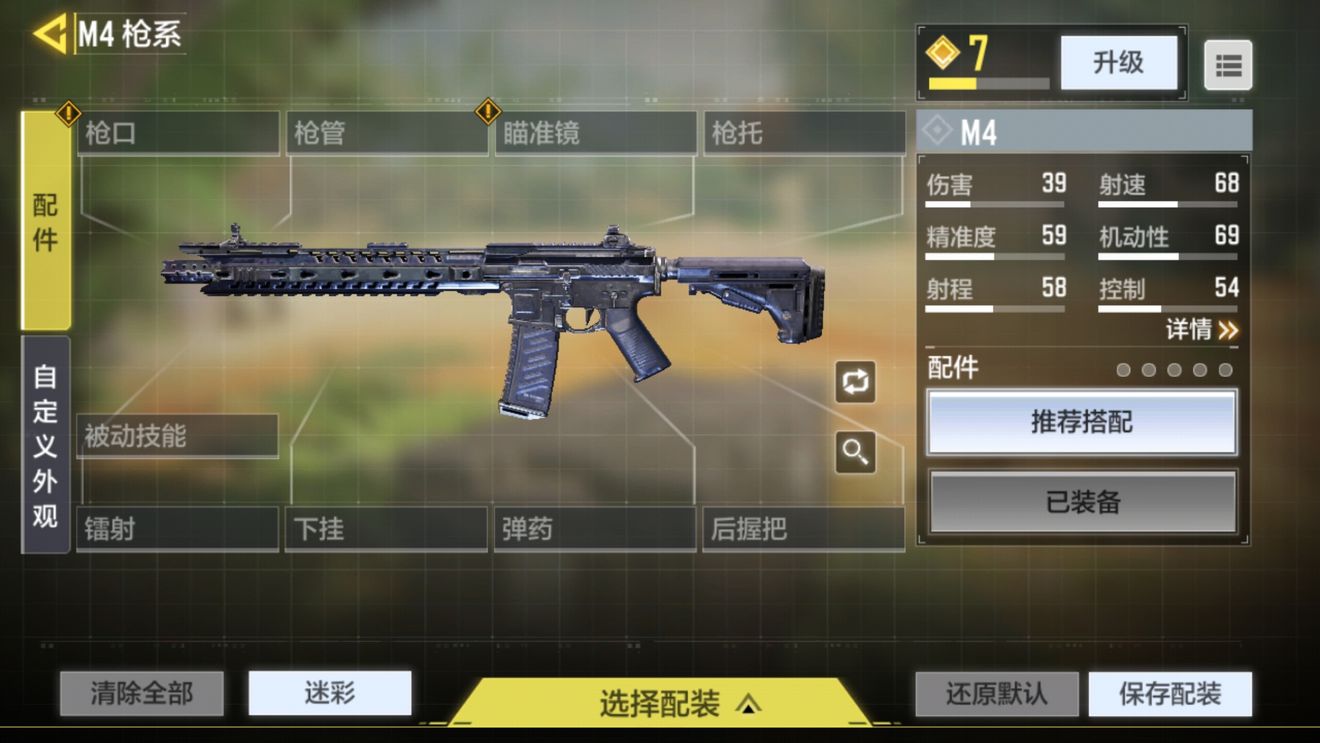Open the 被动技能 perk slot

tap(177, 437)
